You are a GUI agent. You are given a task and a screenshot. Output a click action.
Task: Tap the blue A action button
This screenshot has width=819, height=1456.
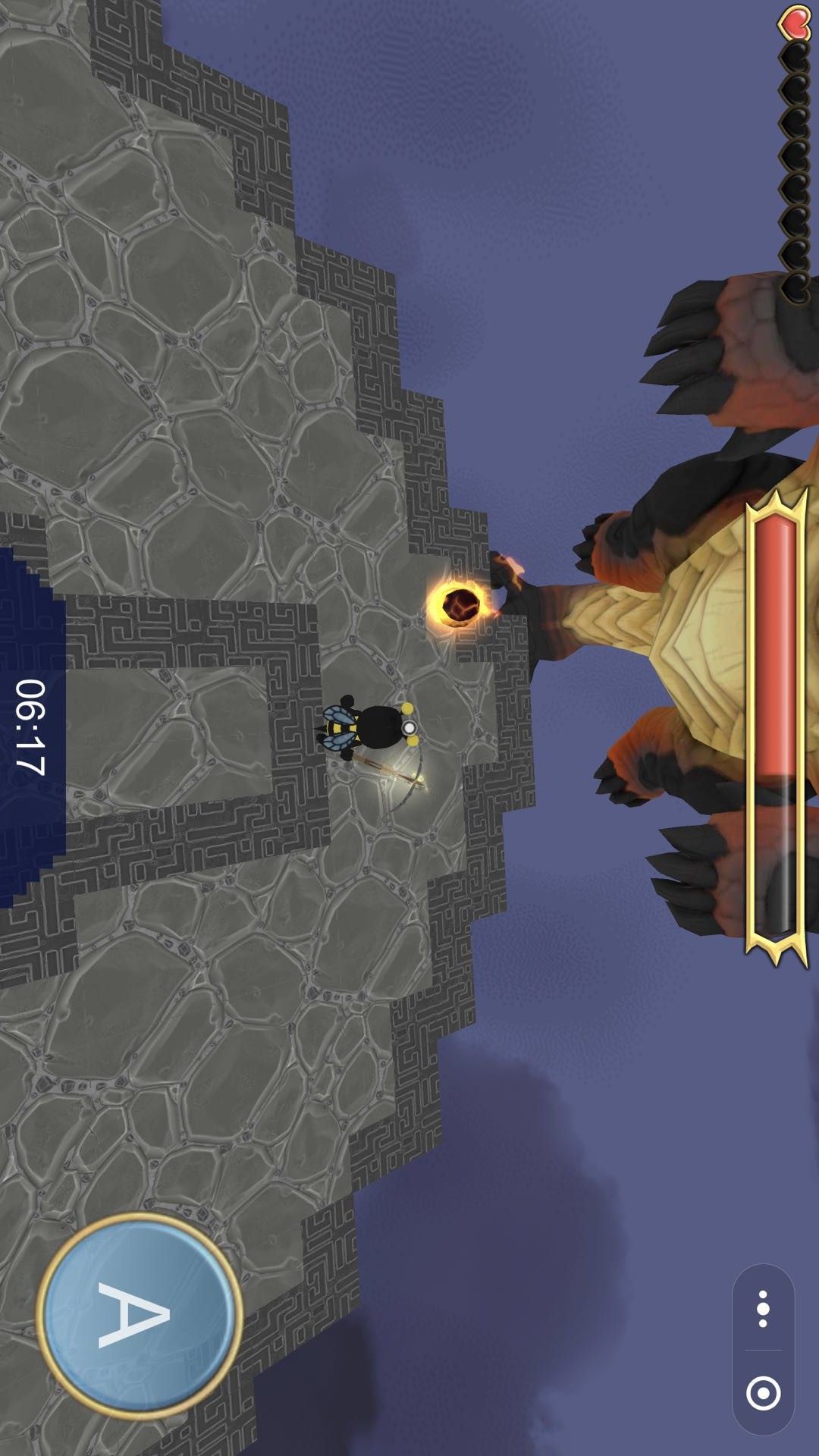point(139,1314)
